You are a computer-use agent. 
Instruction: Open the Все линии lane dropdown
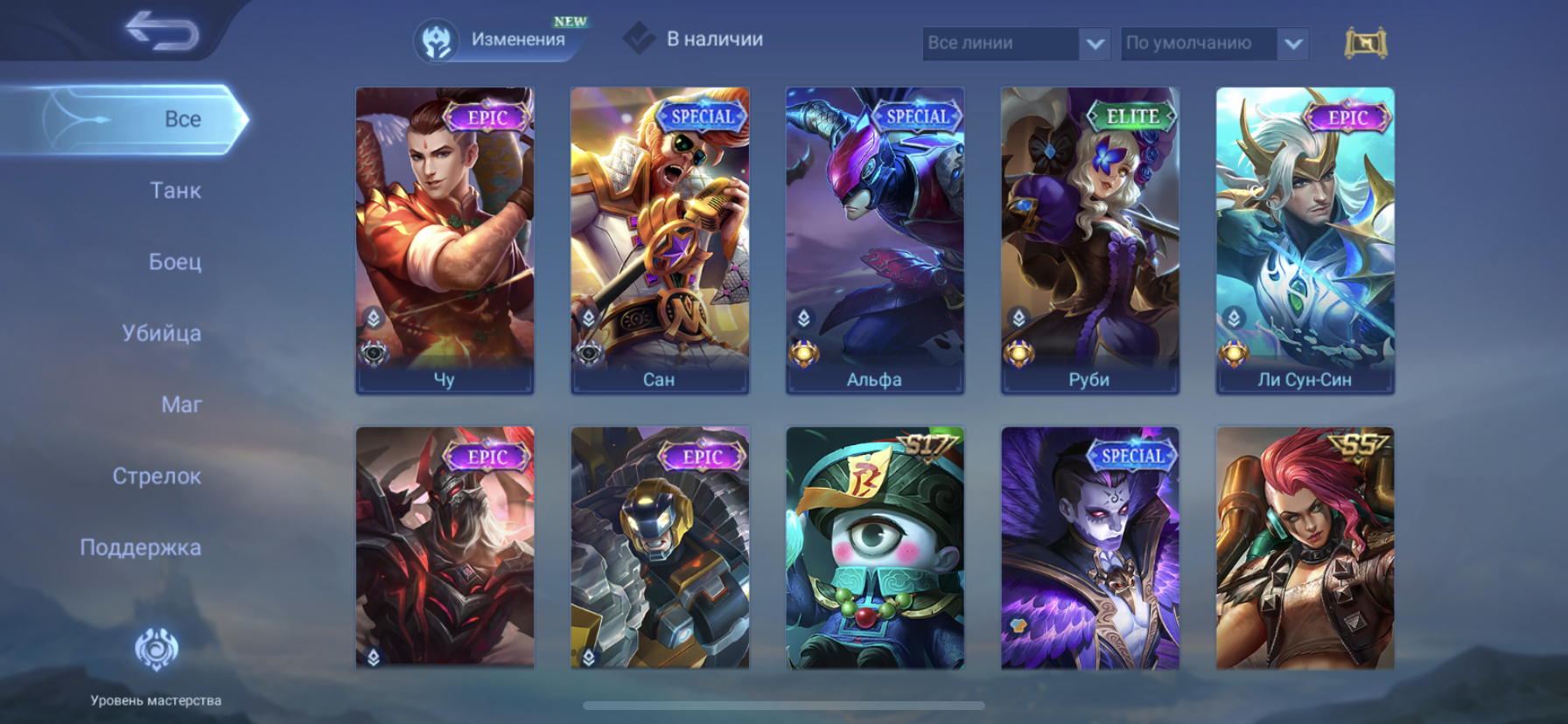1016,43
